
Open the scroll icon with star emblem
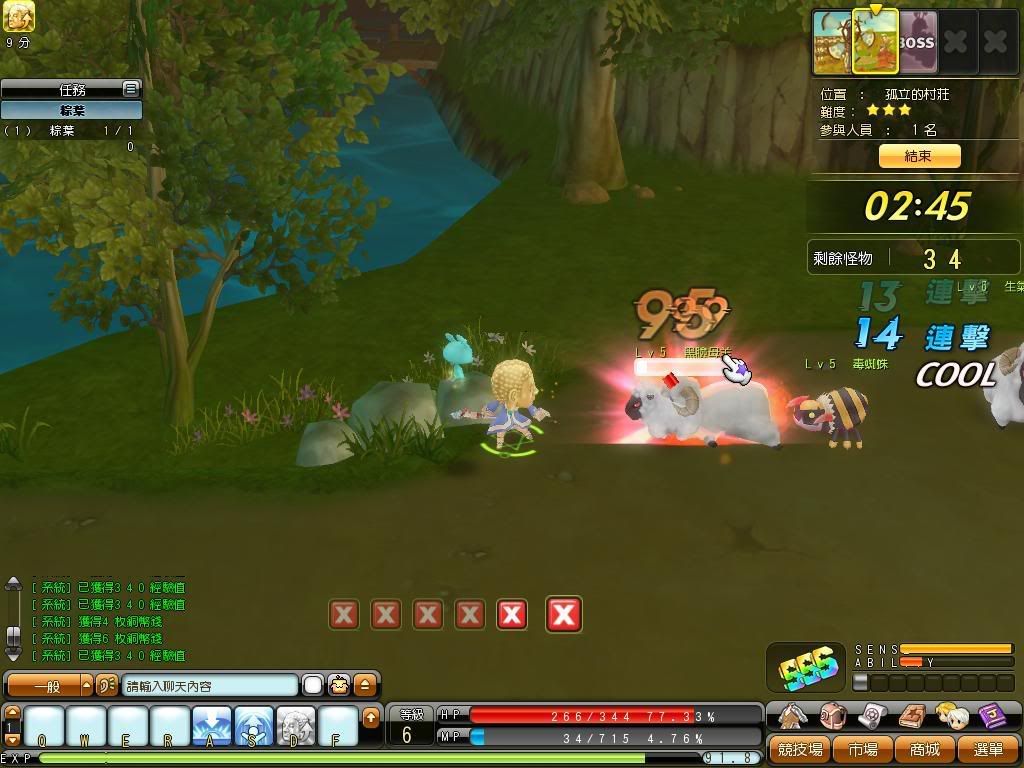872,716
